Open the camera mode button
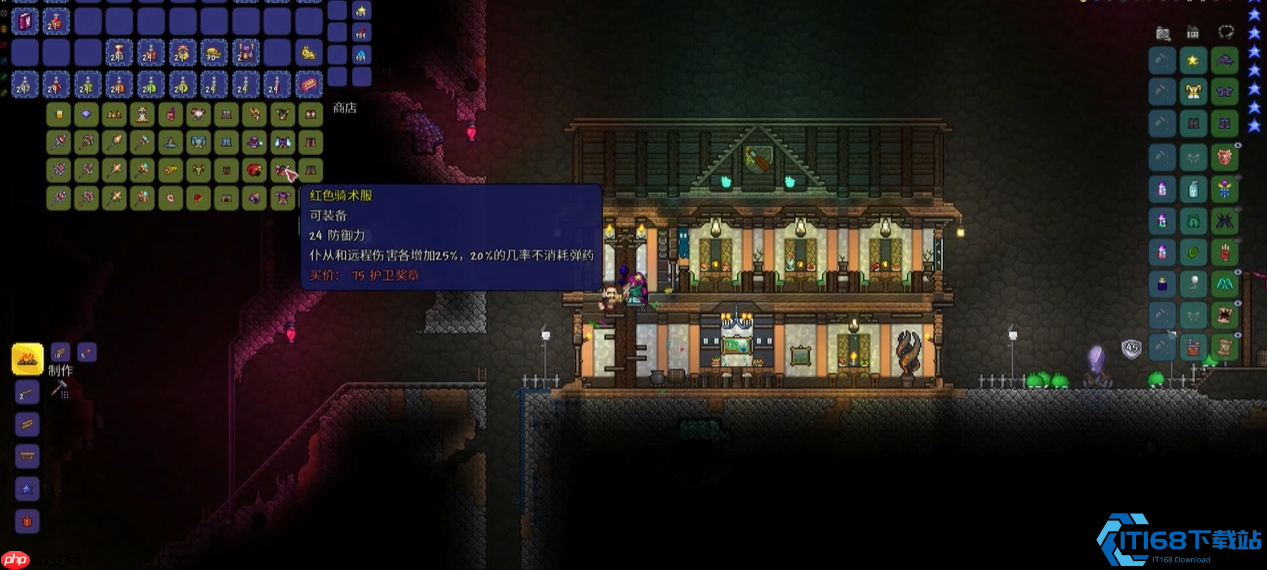Screen dimensions: 1267x570 1163,32
